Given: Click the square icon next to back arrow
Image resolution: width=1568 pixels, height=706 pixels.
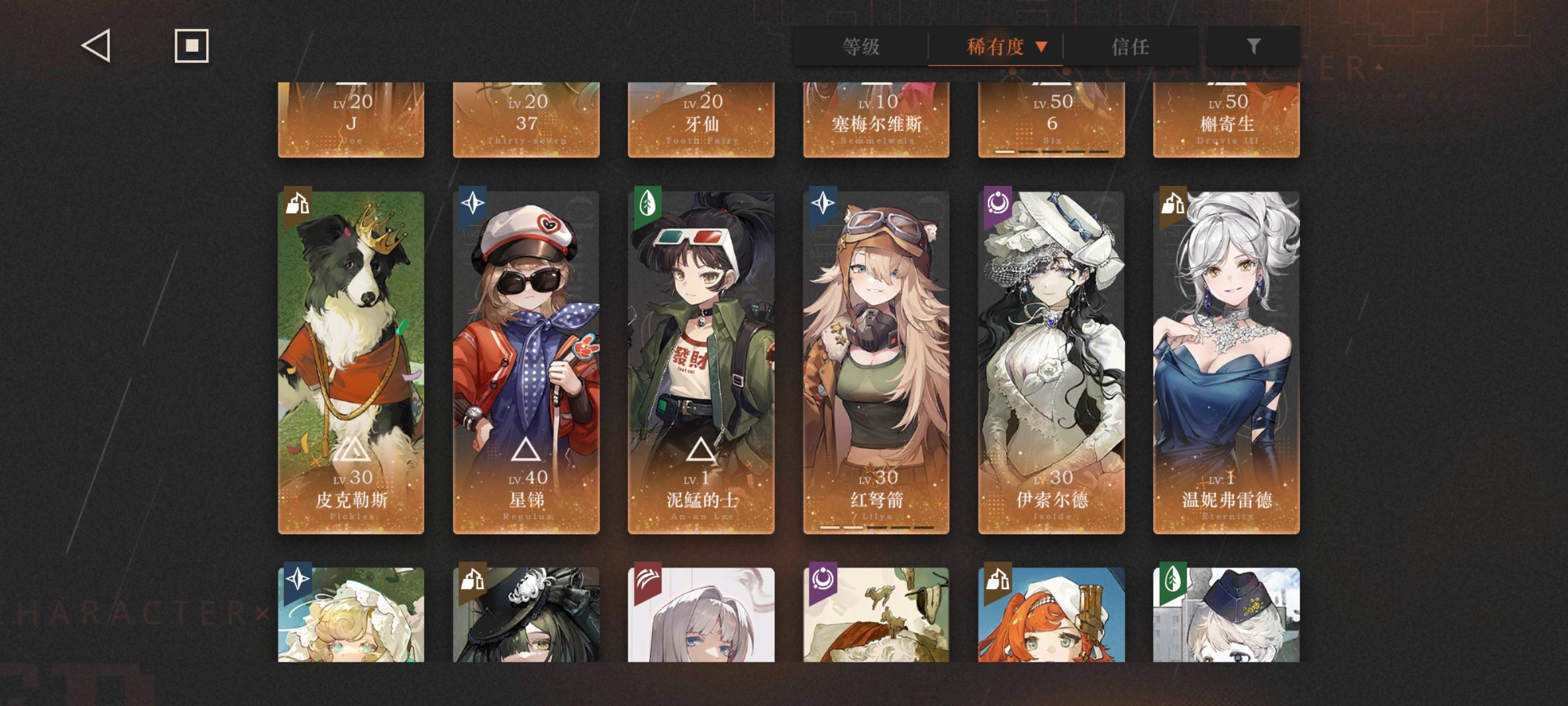Looking at the screenshot, I should tap(191, 47).
